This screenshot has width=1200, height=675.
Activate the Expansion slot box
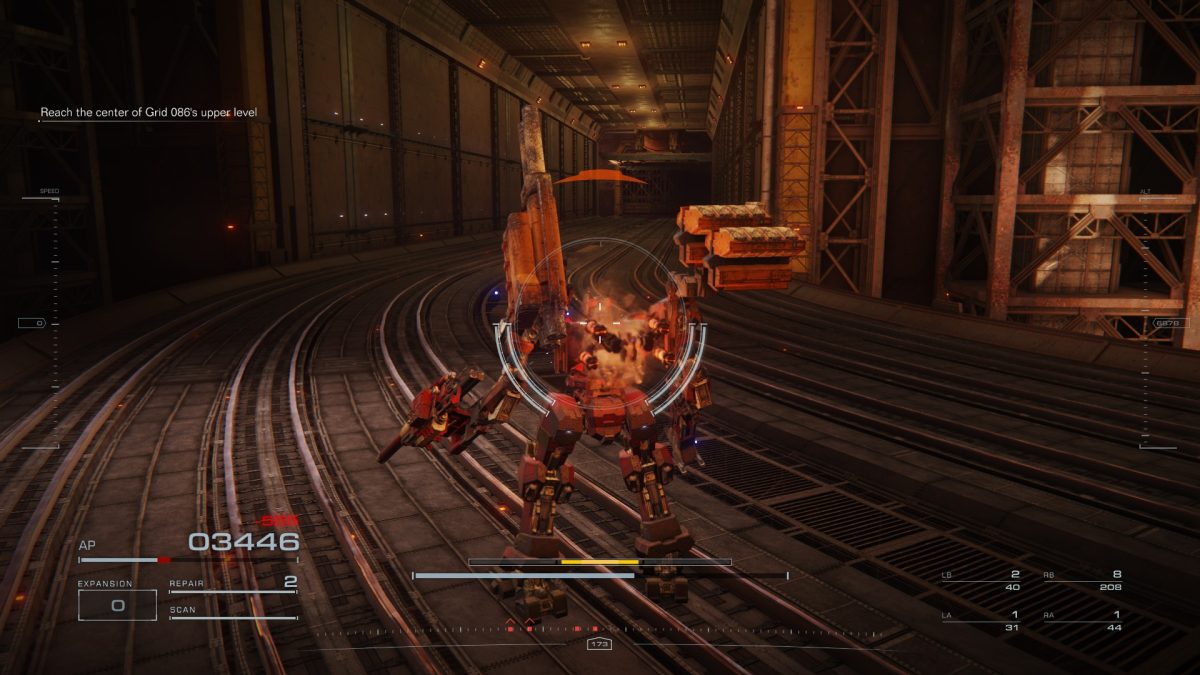[117, 605]
